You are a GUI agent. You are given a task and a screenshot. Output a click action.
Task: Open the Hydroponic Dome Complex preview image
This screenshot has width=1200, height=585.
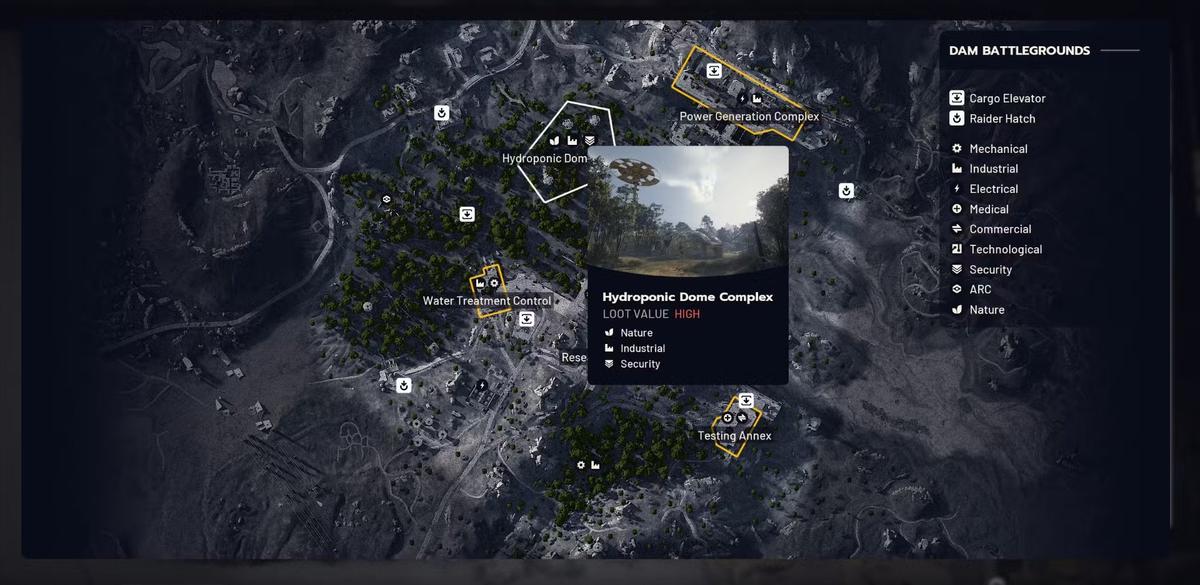click(687, 210)
